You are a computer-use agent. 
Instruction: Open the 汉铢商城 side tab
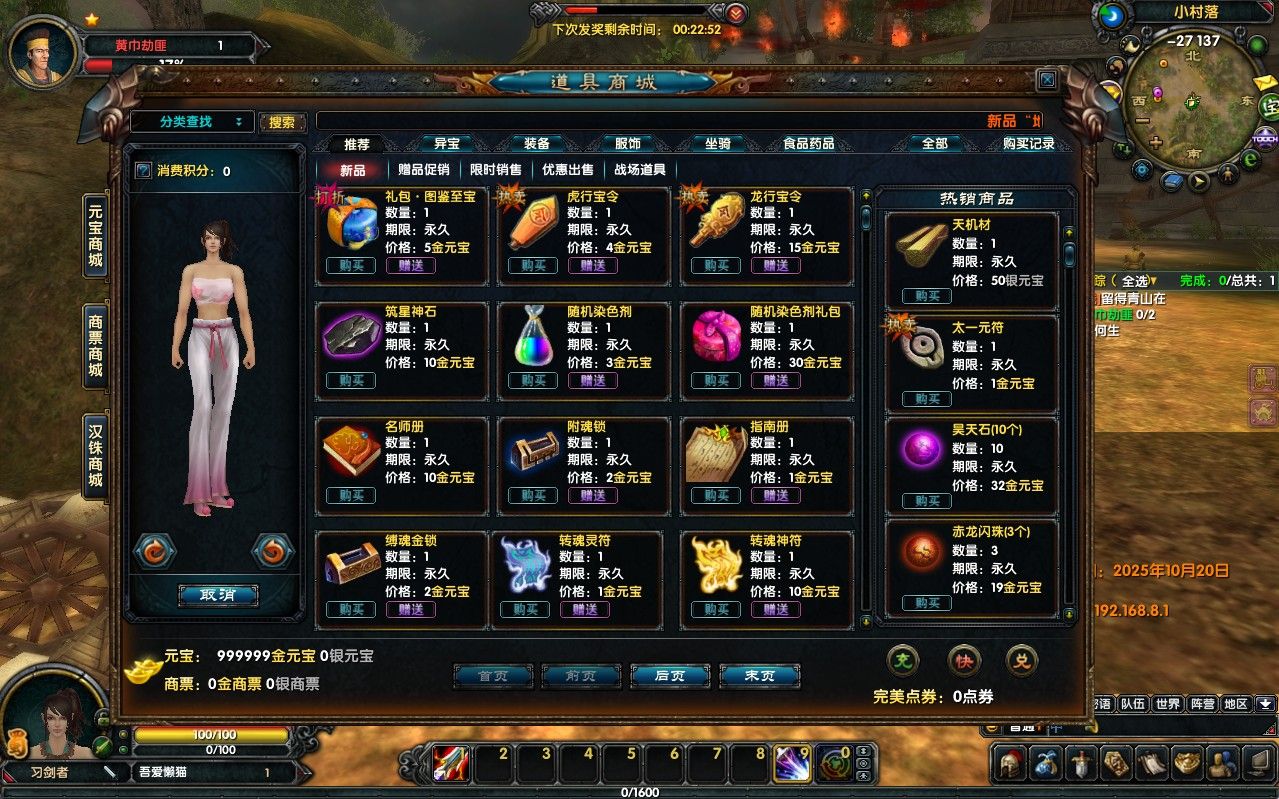point(96,457)
